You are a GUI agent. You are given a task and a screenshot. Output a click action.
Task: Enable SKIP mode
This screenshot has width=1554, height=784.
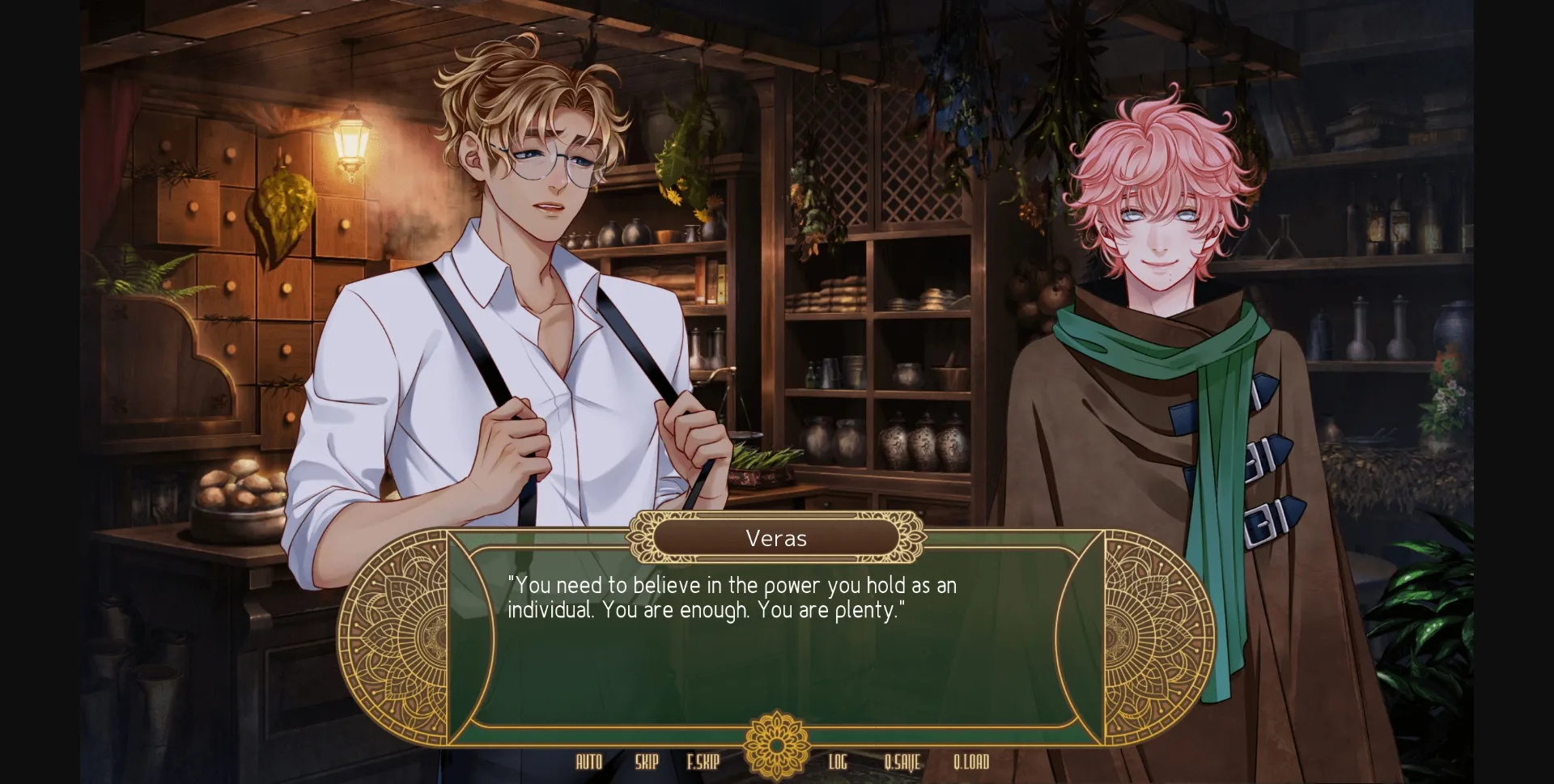pyautogui.click(x=645, y=761)
